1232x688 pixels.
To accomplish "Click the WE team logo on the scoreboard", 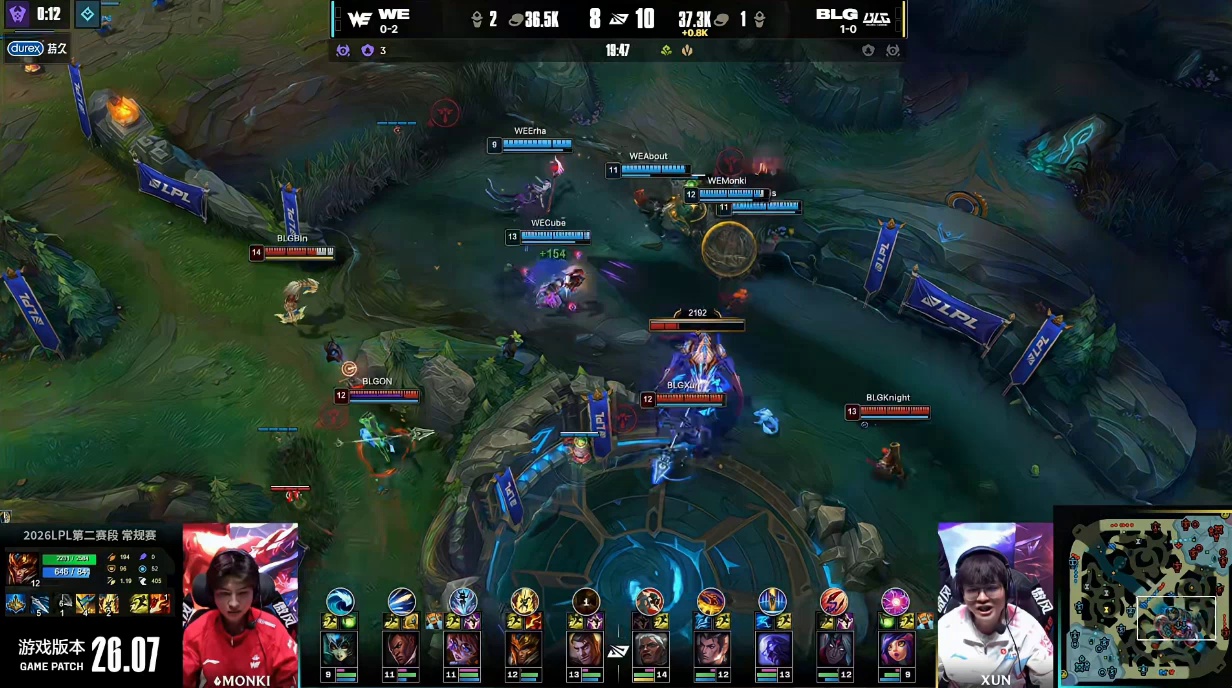I will pos(360,18).
